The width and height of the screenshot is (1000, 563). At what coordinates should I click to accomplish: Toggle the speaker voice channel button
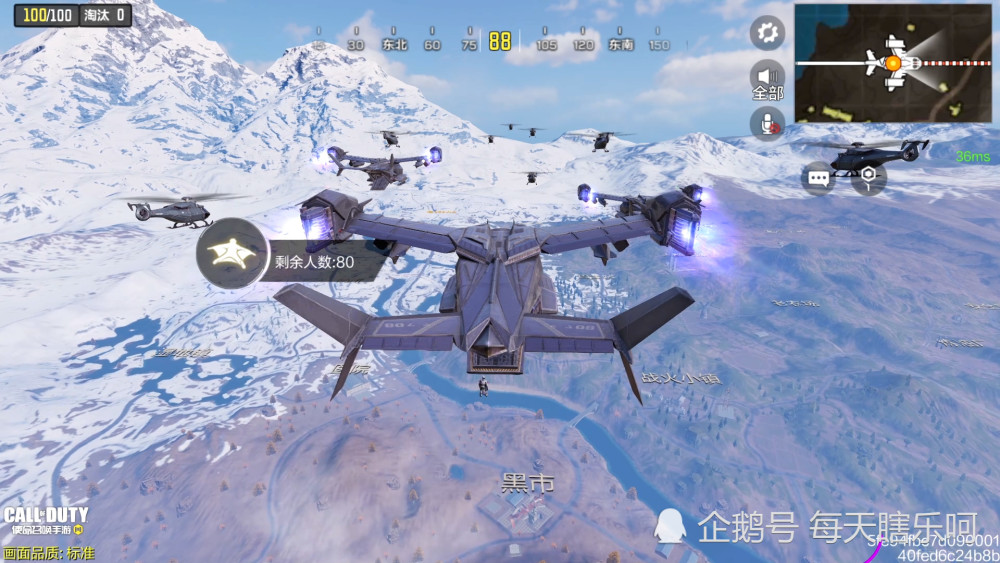click(x=767, y=77)
